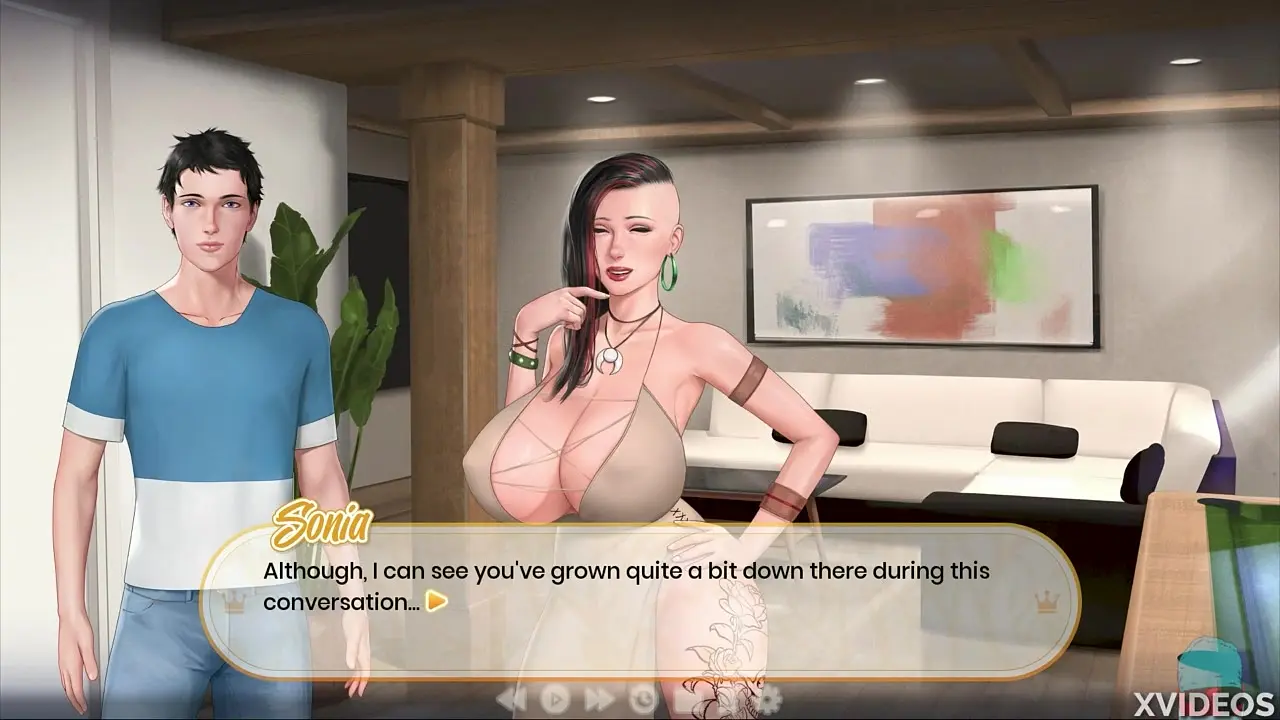Start auto-play with the circled play icon
Image resolution: width=1280 pixels, height=720 pixels.
(x=555, y=697)
